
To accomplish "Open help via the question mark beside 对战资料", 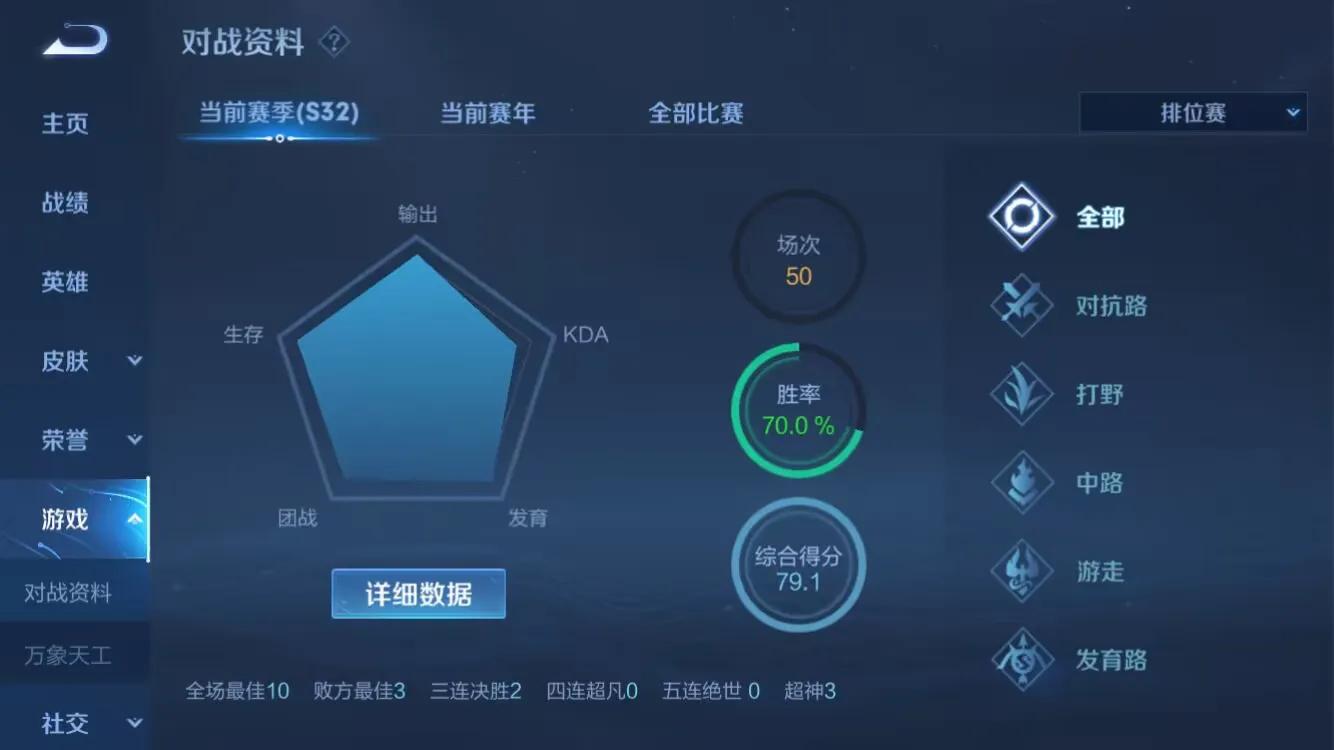I will tap(334, 42).
